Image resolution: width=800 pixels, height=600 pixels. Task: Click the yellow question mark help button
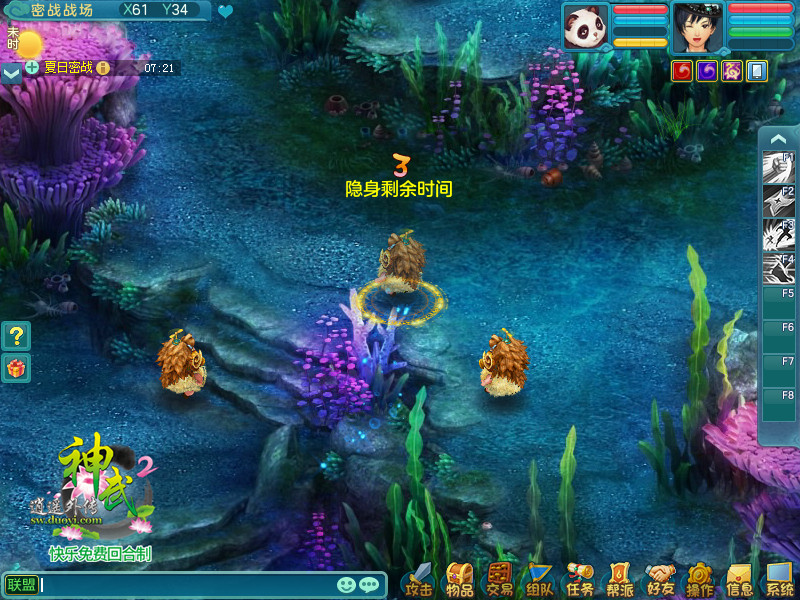[x=16, y=335]
